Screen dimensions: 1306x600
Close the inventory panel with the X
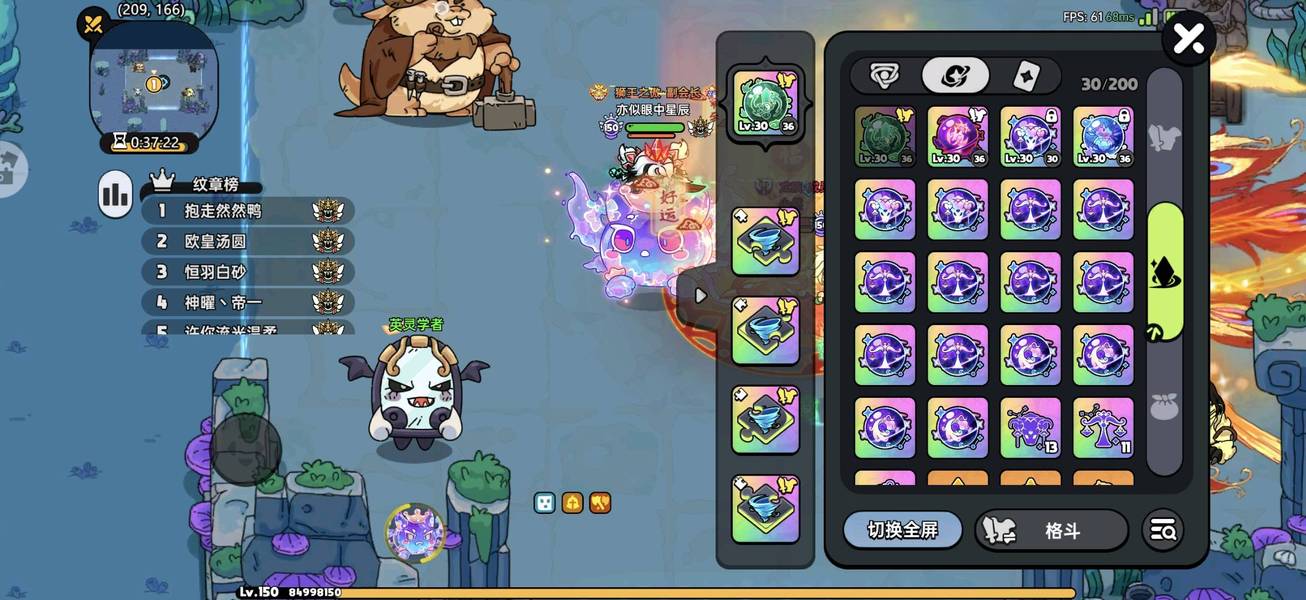tap(1189, 39)
